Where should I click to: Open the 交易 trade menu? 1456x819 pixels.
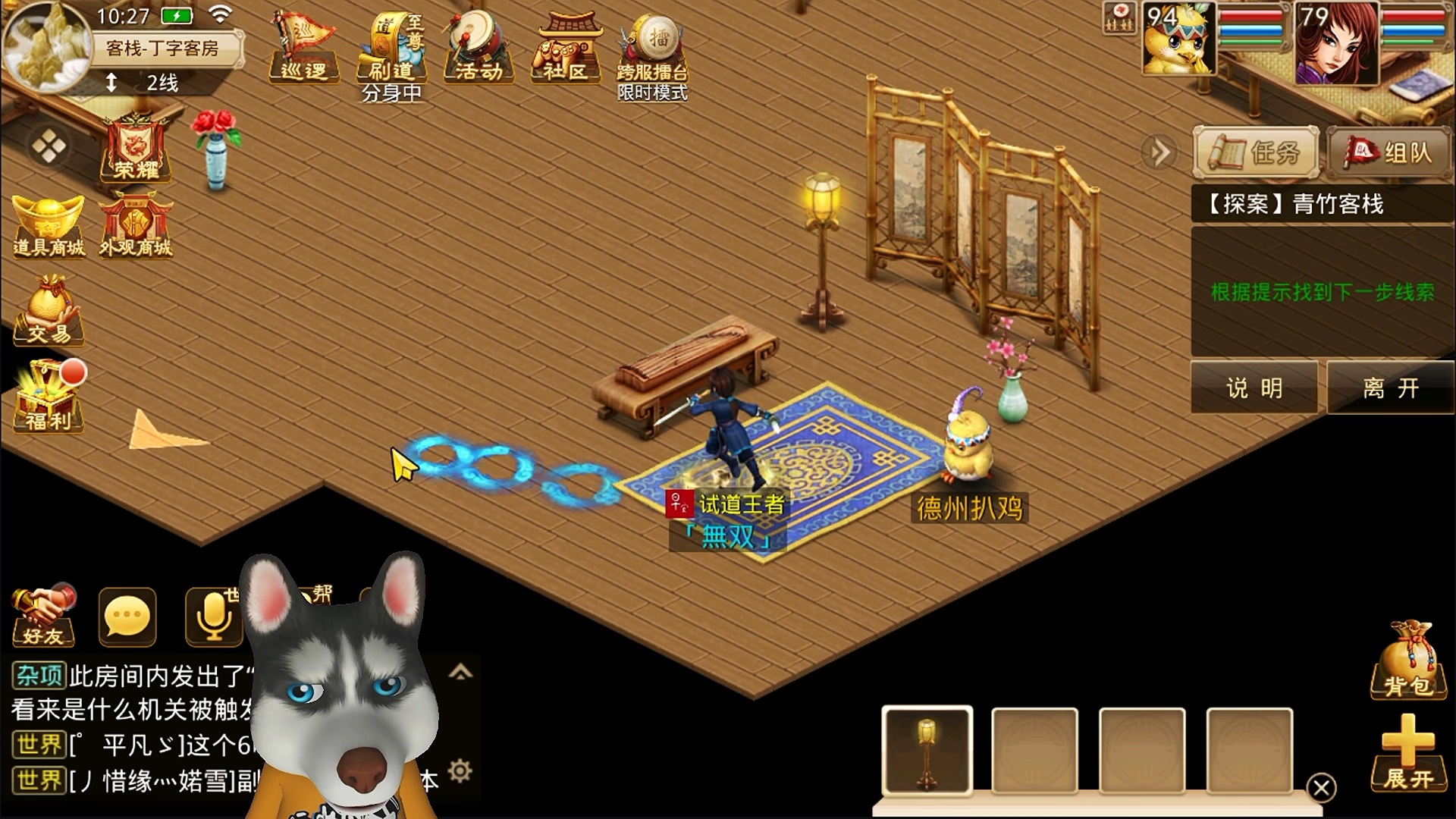[x=49, y=312]
